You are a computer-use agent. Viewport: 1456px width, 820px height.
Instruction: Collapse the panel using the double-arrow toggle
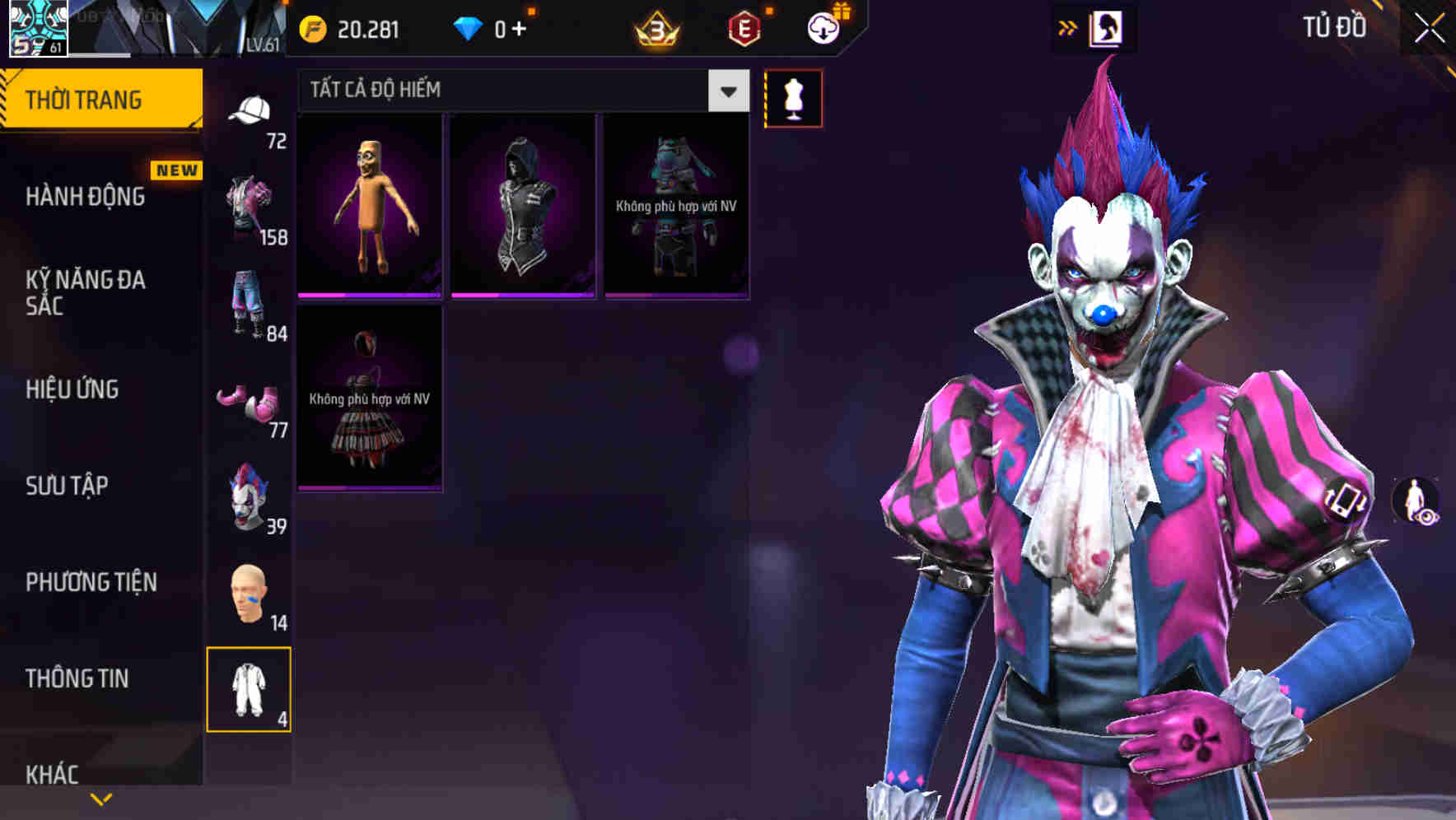point(1068,26)
